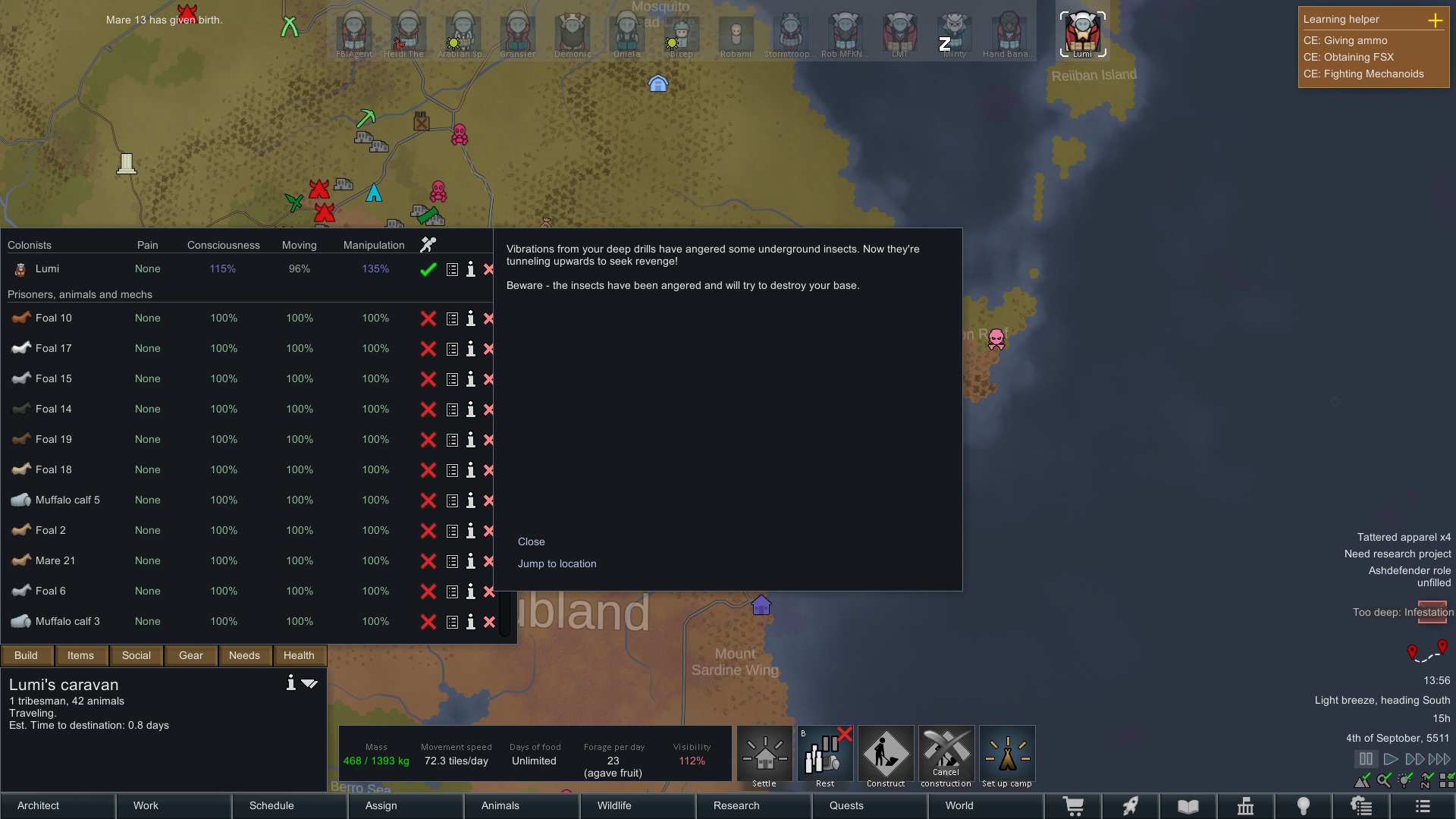Screen dimensions: 1456x819
Task: Select Lumi's portrait in the colonist bar
Action: click(1083, 33)
